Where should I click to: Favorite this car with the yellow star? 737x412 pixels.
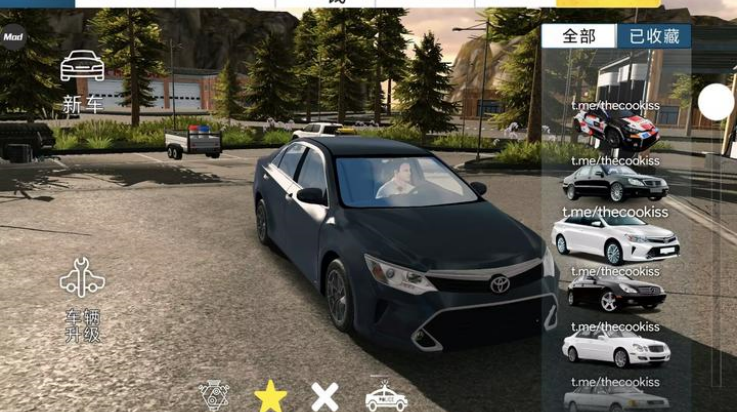(270, 396)
